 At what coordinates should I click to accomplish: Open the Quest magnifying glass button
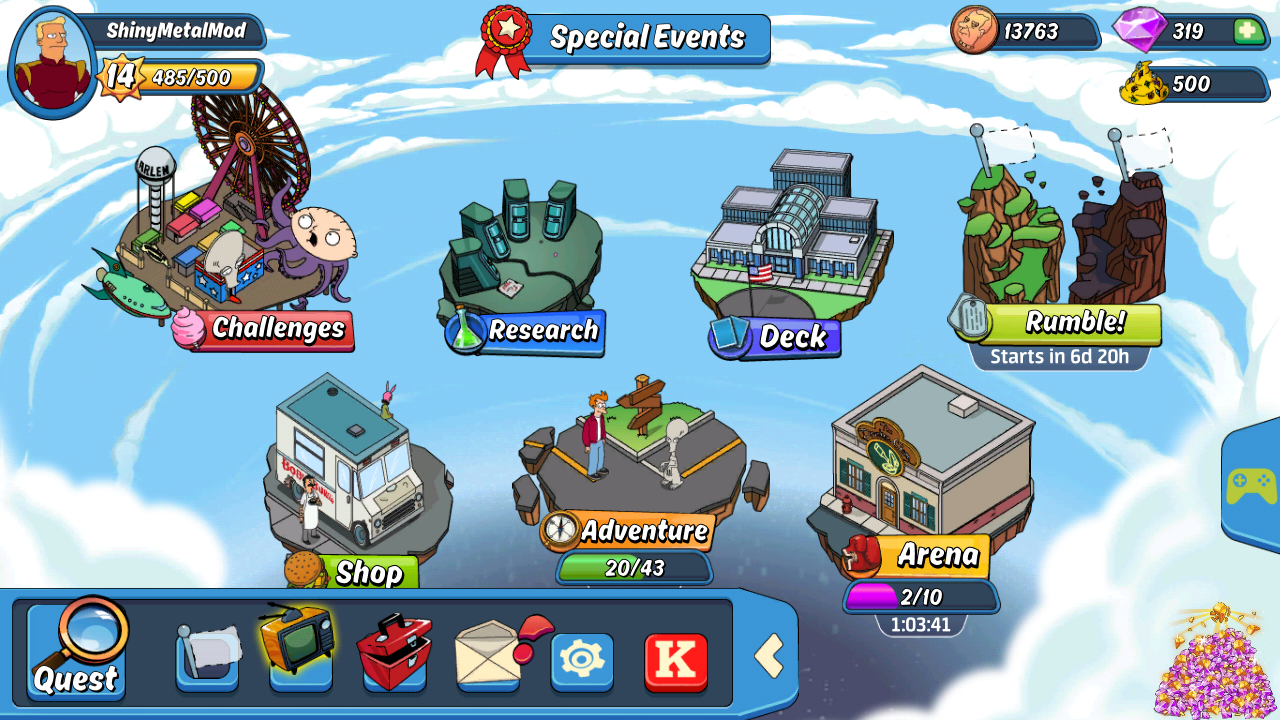point(77,650)
